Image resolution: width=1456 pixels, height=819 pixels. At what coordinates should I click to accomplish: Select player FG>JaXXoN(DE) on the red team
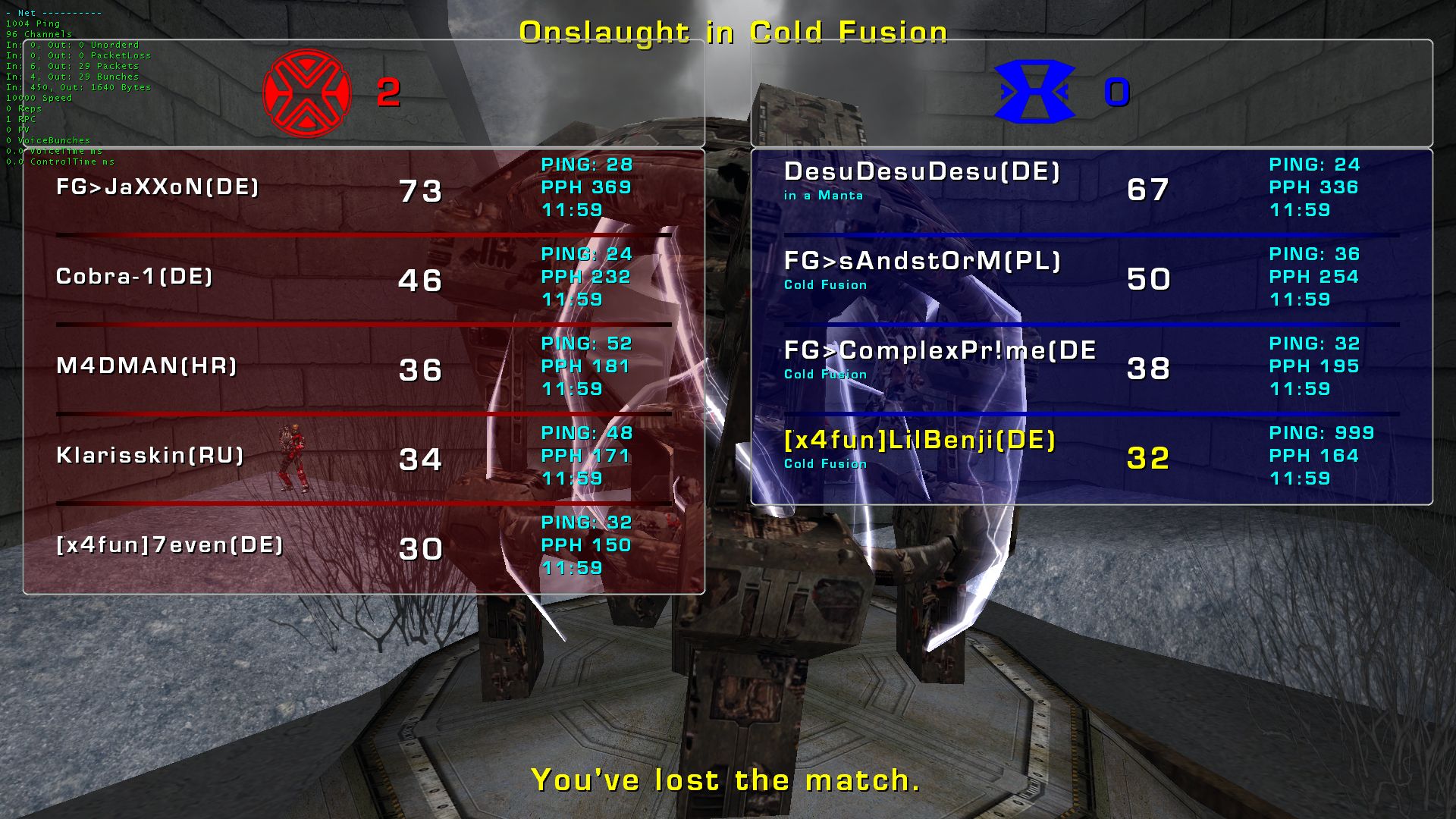(x=158, y=187)
